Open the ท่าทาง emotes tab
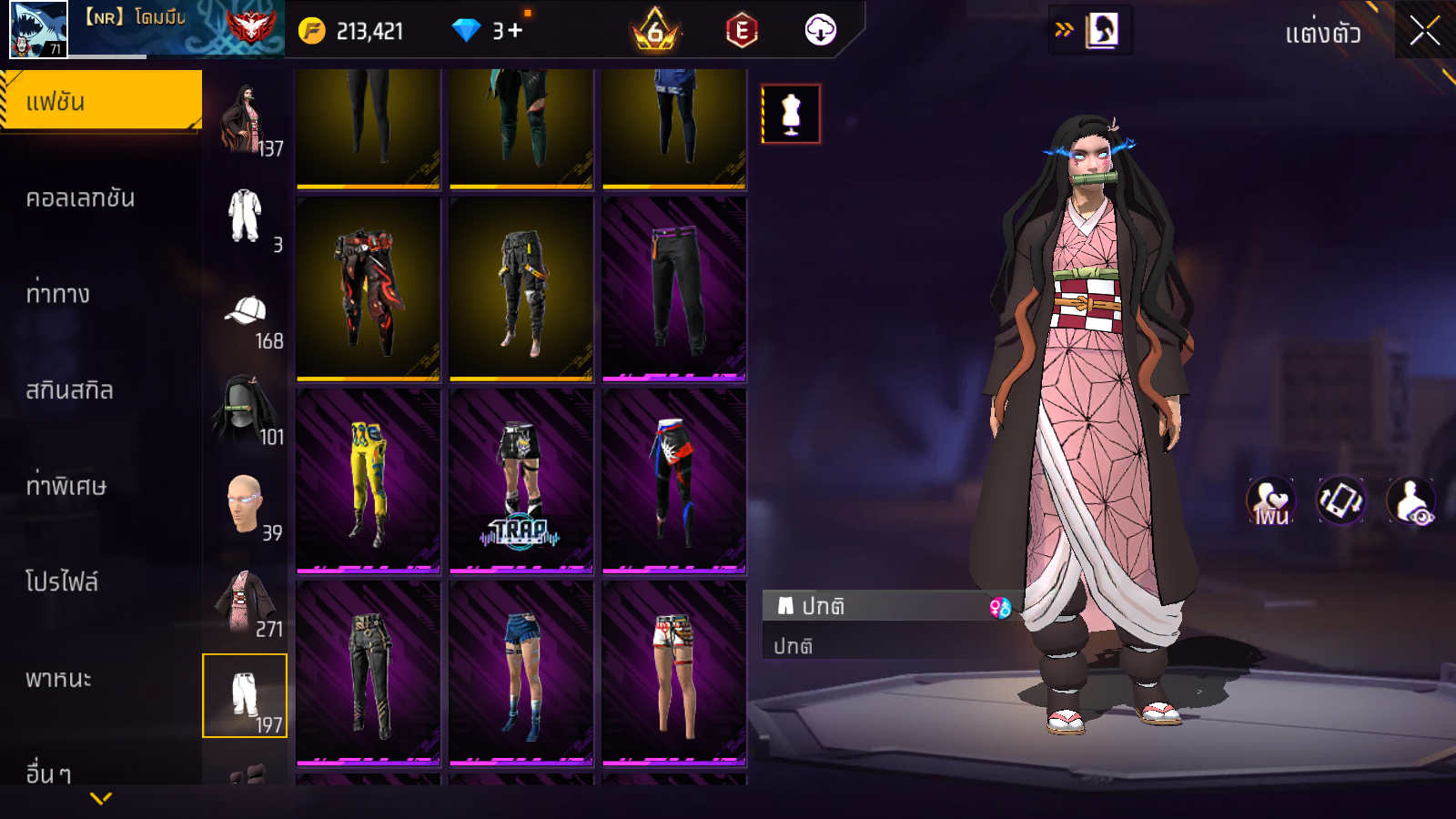This screenshot has width=1456, height=819. pyautogui.click(x=58, y=294)
